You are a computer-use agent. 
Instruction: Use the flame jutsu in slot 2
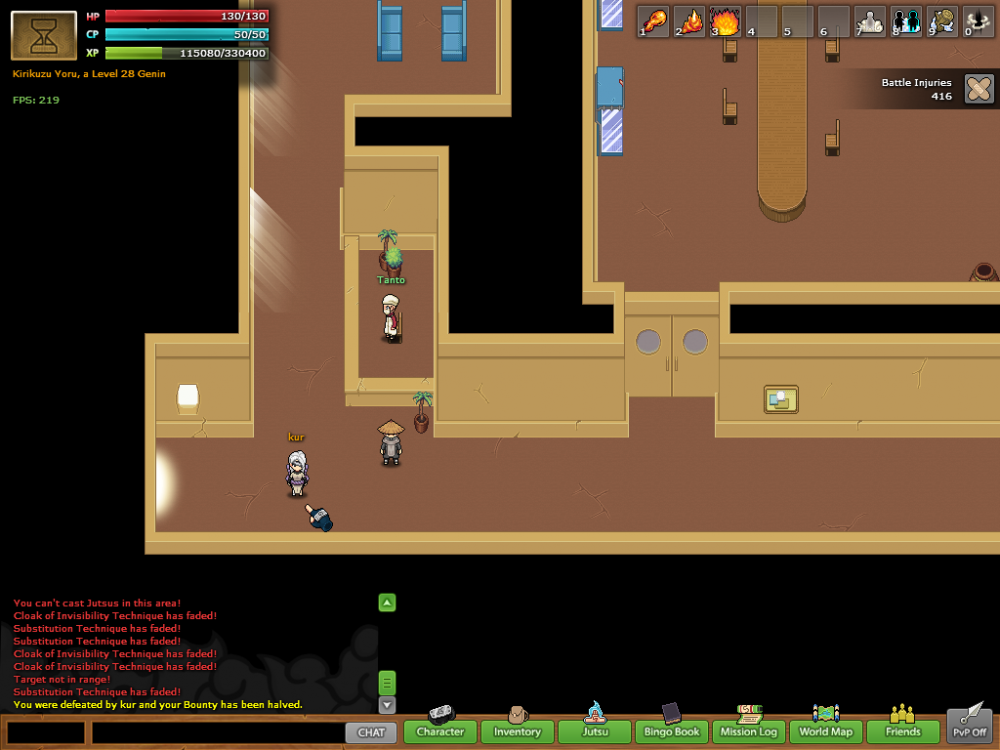click(690, 21)
